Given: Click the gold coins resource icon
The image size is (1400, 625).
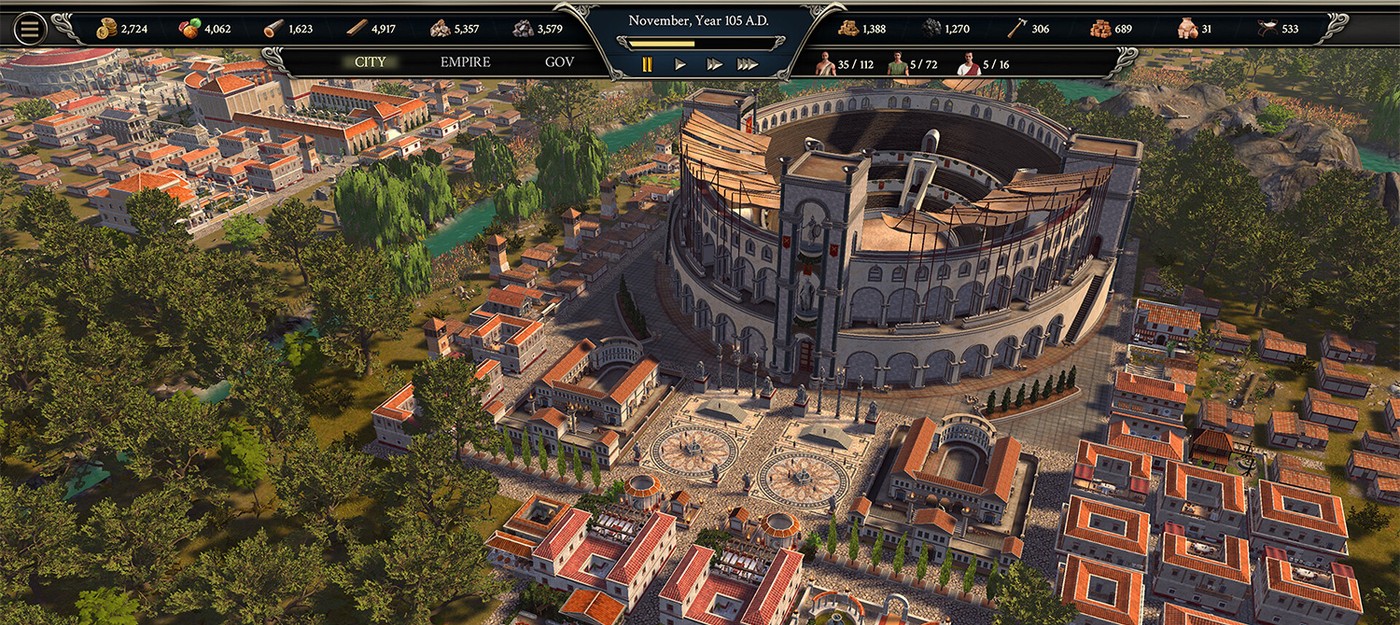Looking at the screenshot, I should 106,29.
